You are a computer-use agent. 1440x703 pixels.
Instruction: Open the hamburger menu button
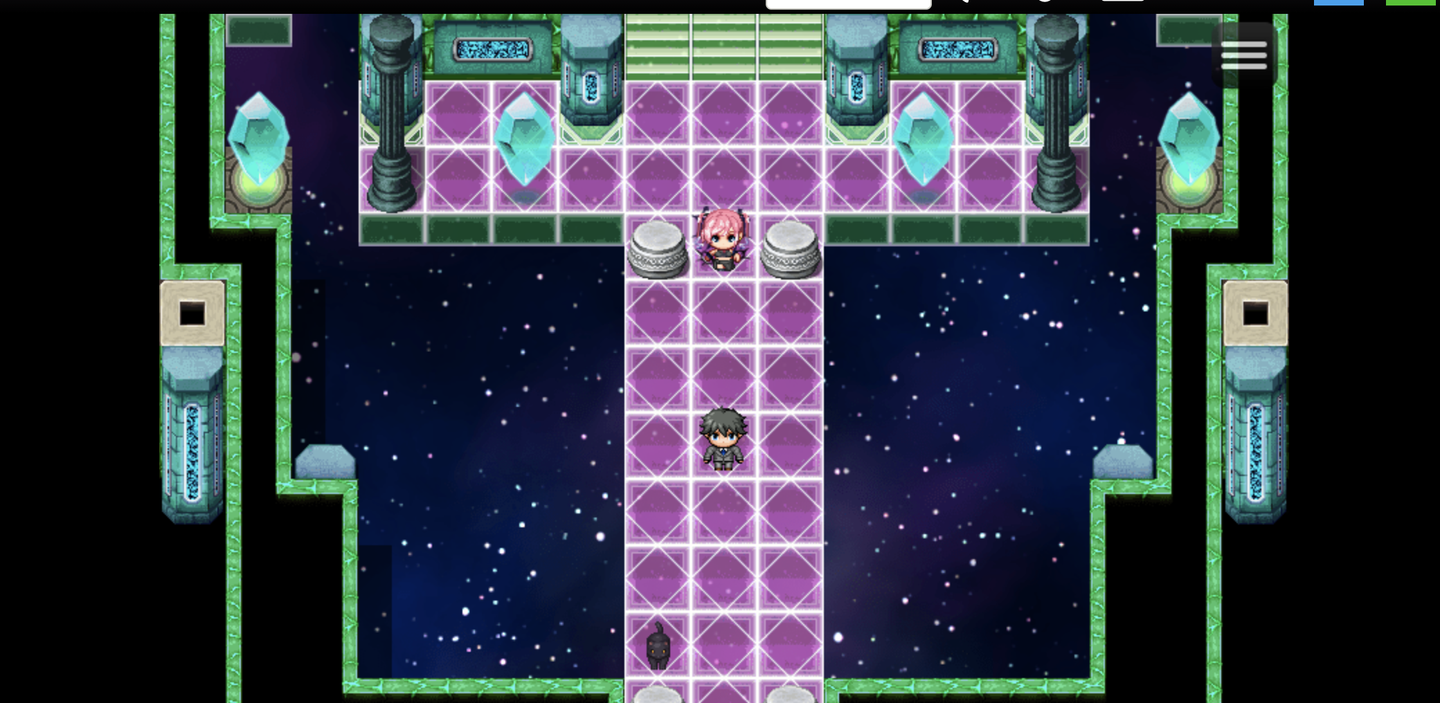(1244, 55)
